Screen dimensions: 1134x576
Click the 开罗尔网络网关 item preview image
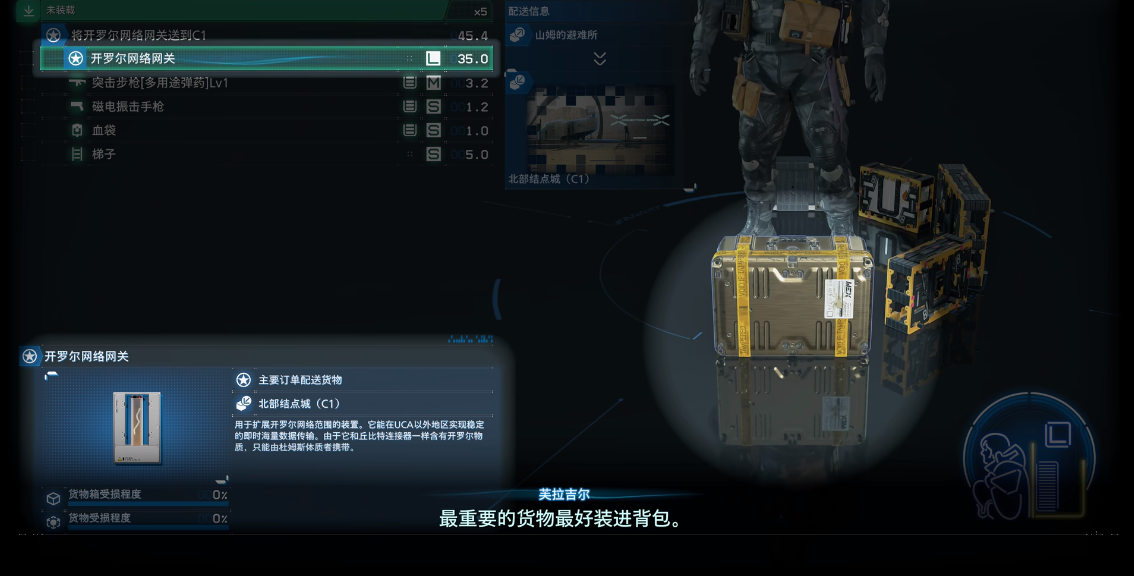[x=137, y=427]
